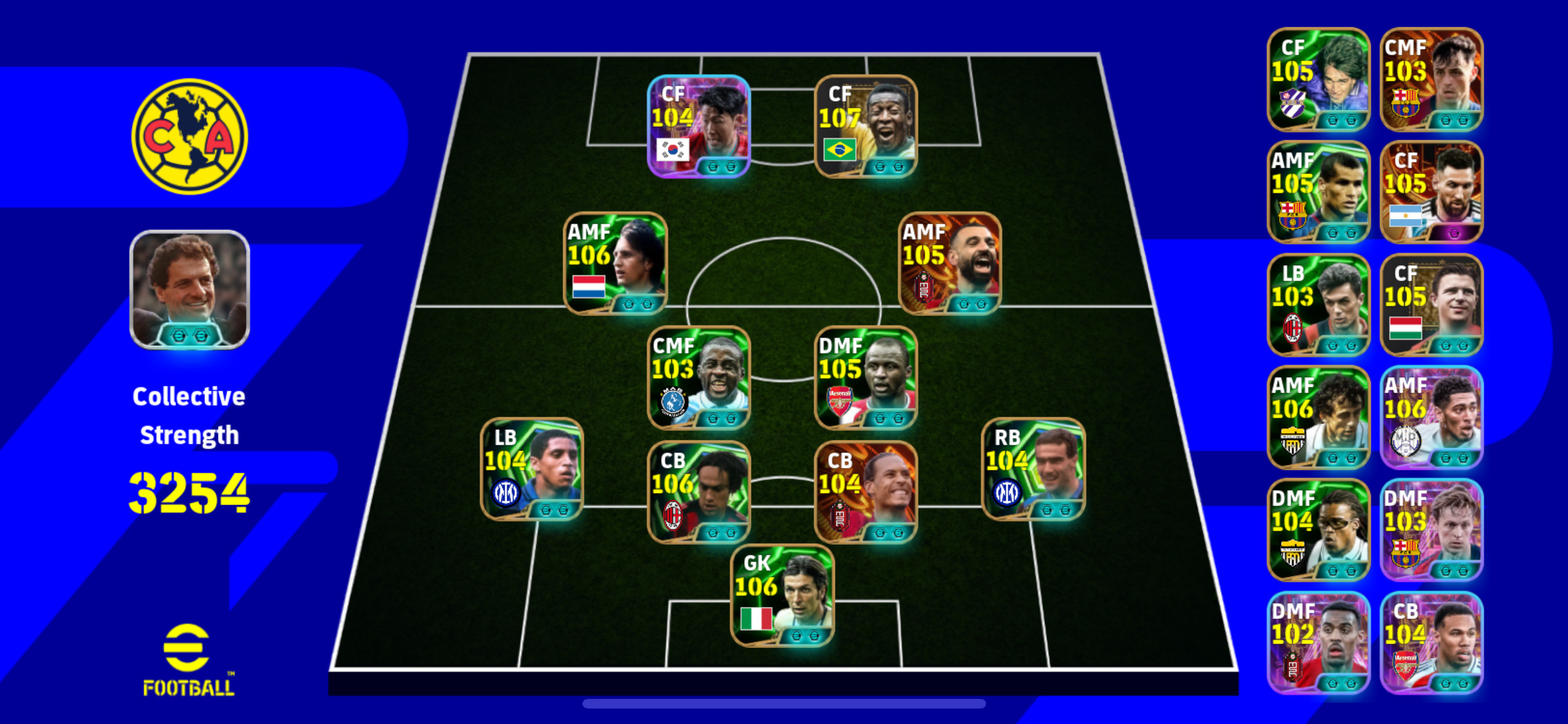The width and height of the screenshot is (1568, 724).
Task: Choose the AMF 106 Netherlands card
Action: pos(615,263)
